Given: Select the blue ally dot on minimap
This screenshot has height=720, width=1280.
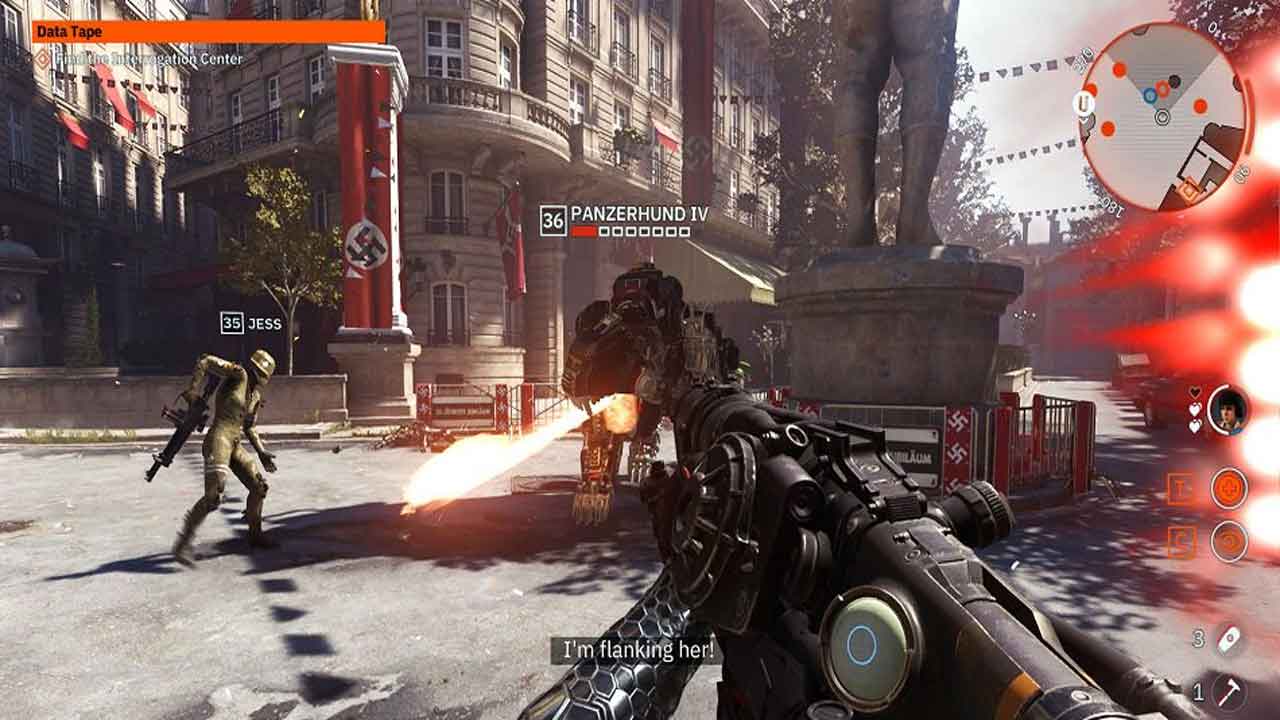Looking at the screenshot, I should click(x=1150, y=95).
